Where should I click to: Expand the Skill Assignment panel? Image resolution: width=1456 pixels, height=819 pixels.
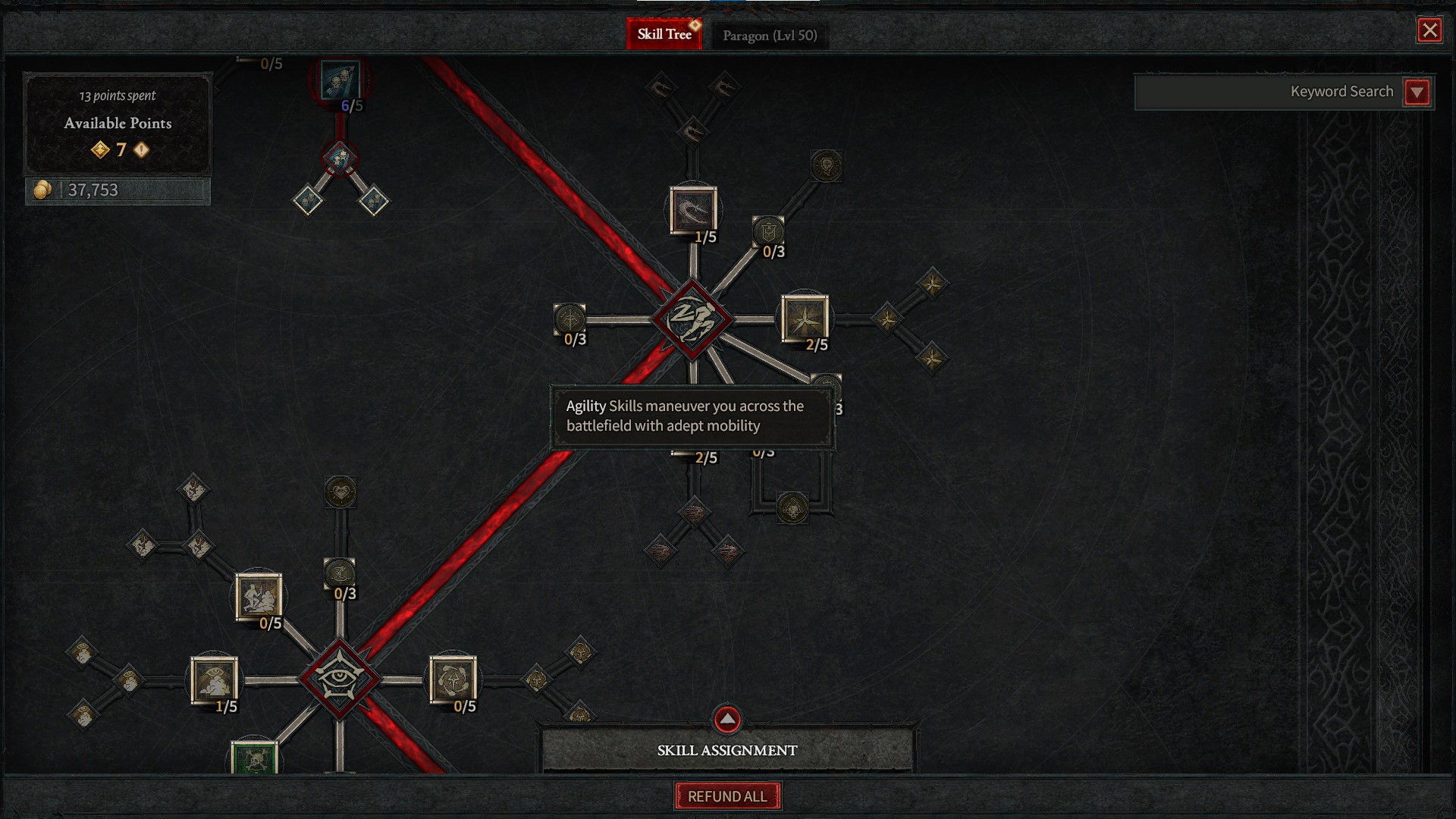[x=726, y=719]
